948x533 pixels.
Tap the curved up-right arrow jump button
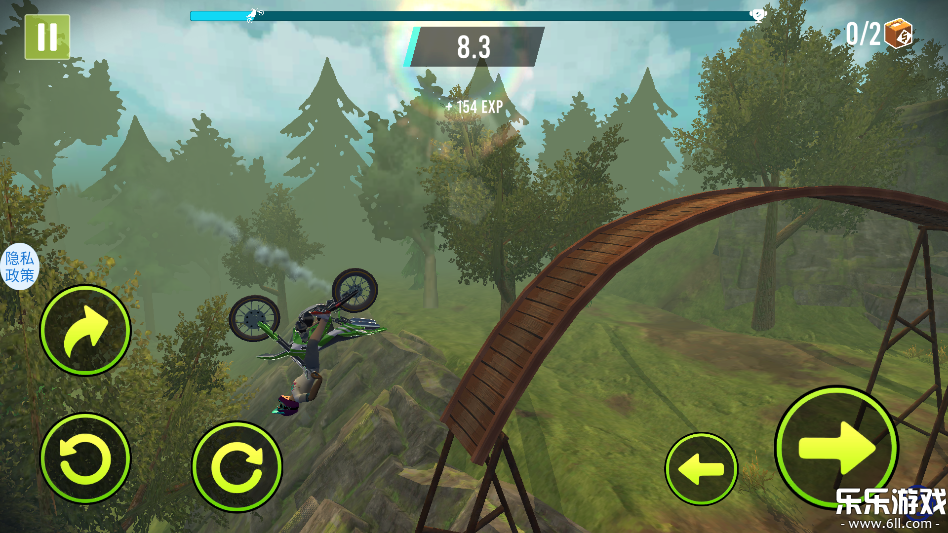85,331
